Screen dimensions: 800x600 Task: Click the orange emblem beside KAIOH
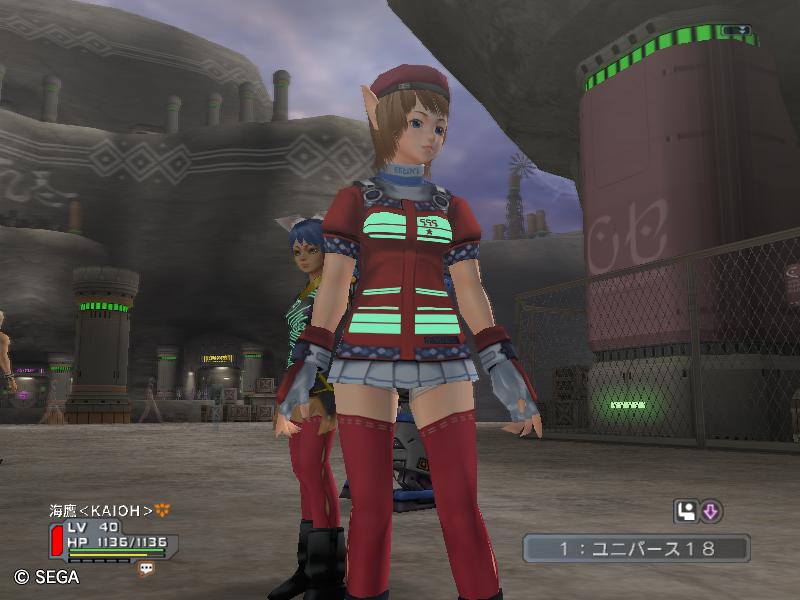(x=163, y=510)
